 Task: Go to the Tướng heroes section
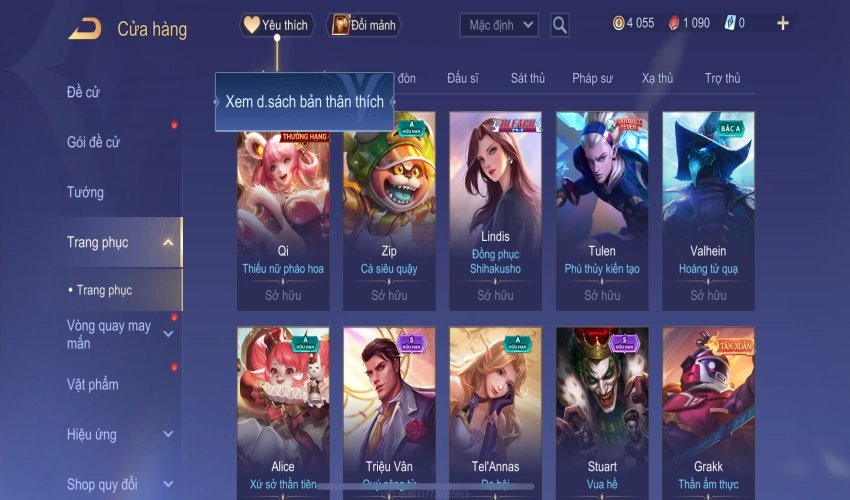85,192
